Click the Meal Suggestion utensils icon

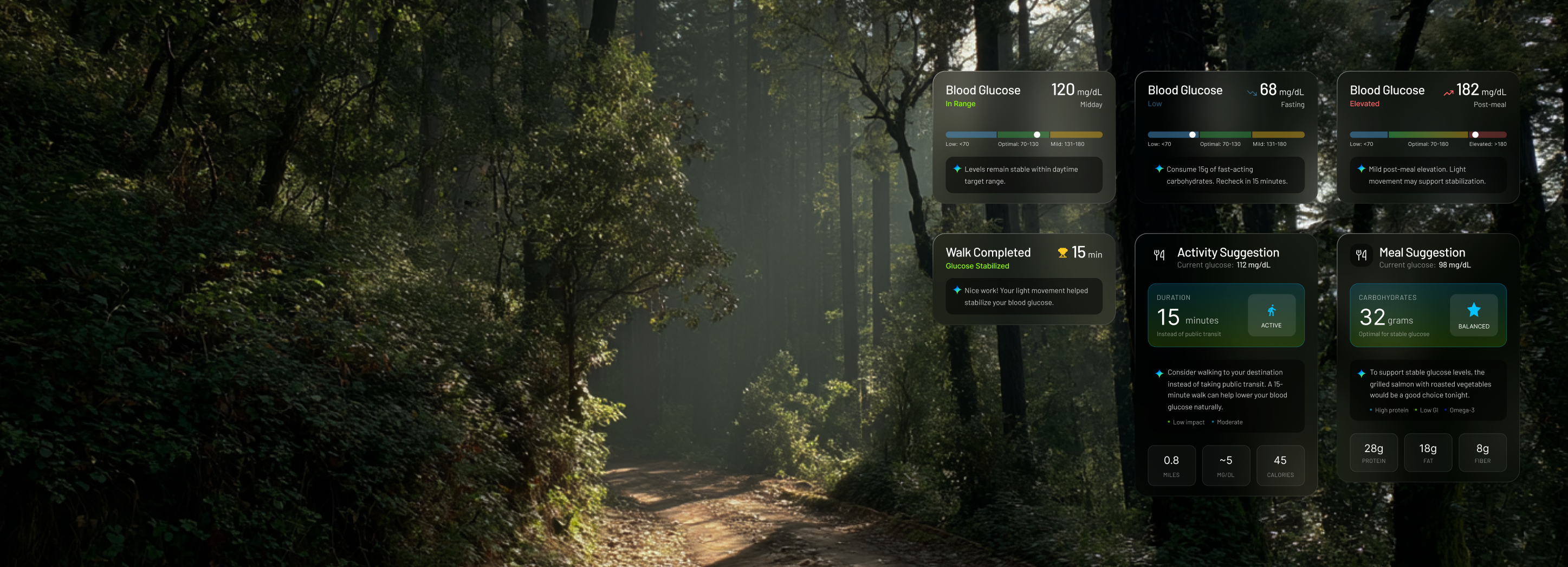[x=1361, y=255]
